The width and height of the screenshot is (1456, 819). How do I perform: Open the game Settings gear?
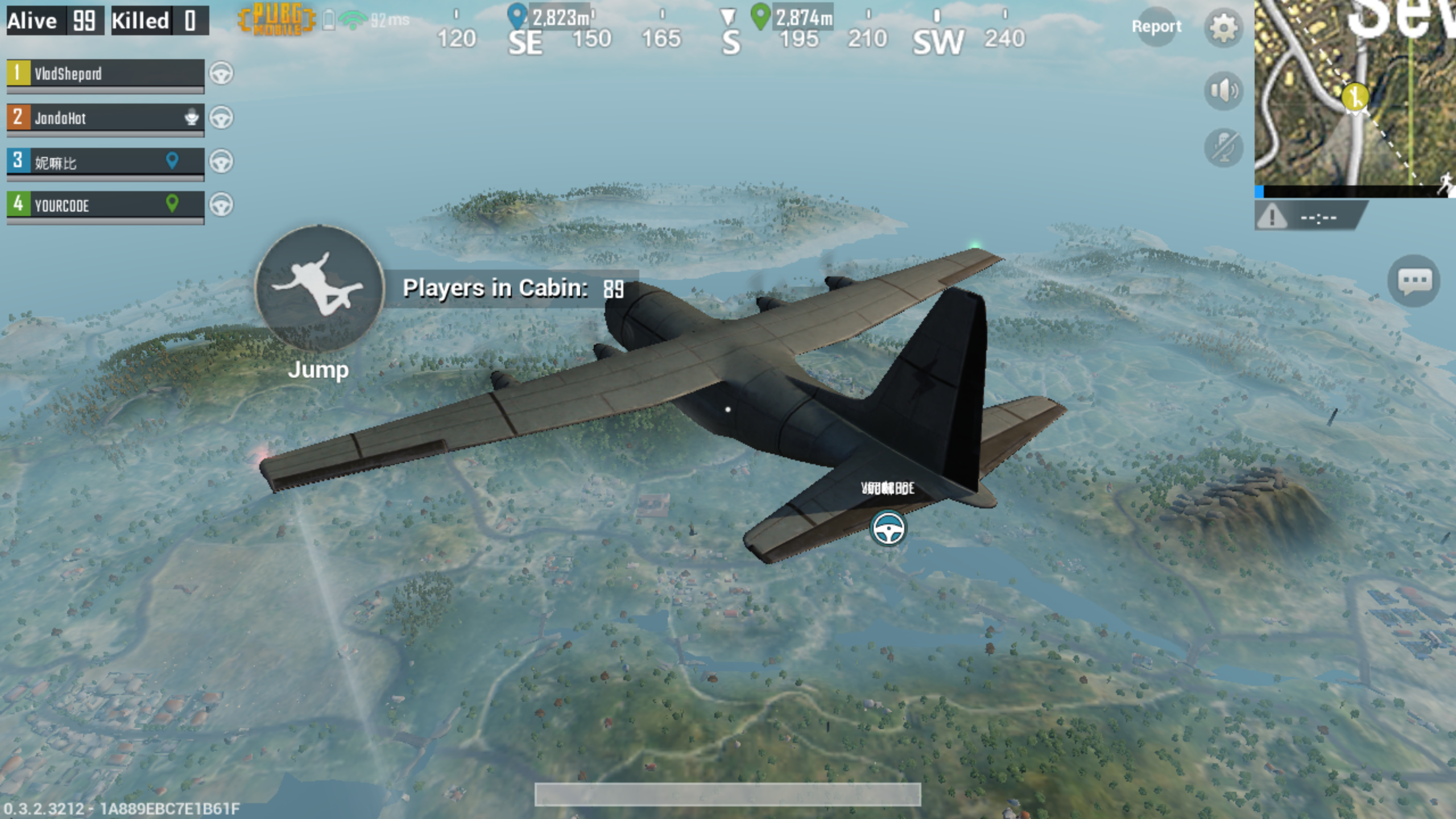pos(1223,27)
